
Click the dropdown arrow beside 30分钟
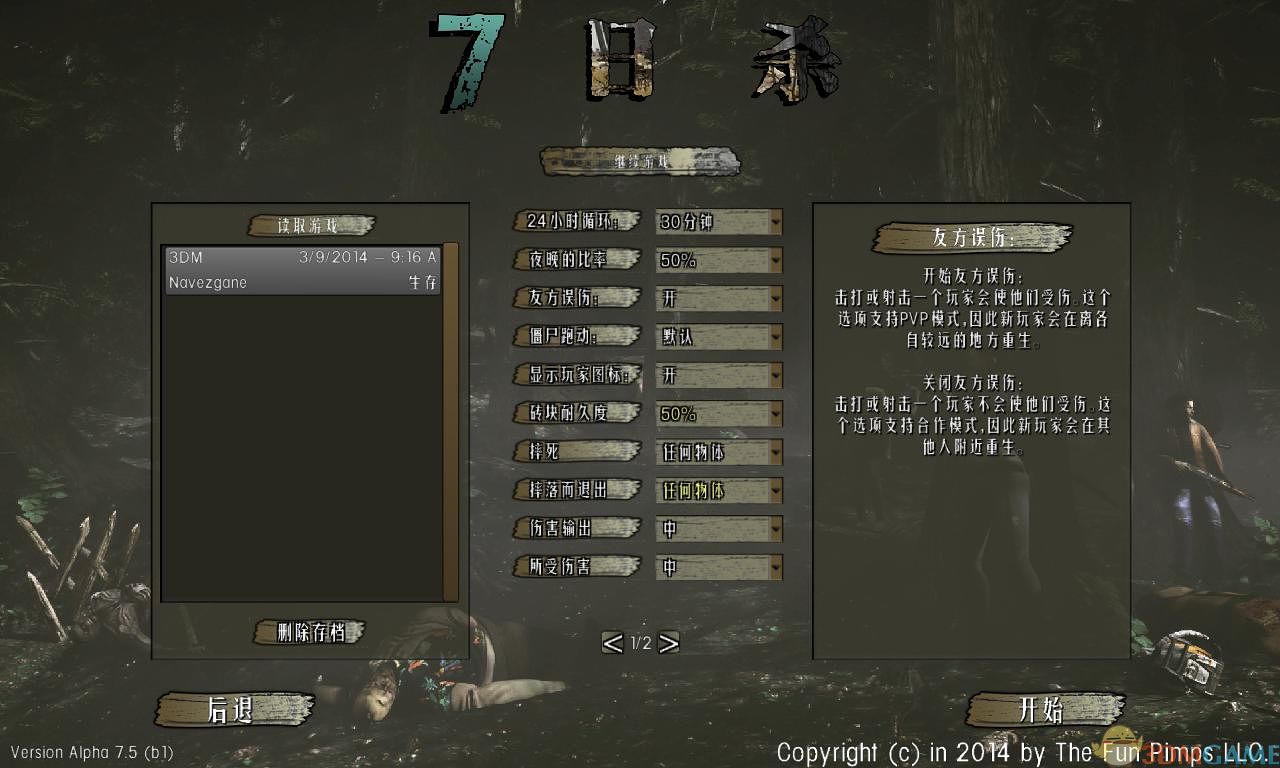774,222
